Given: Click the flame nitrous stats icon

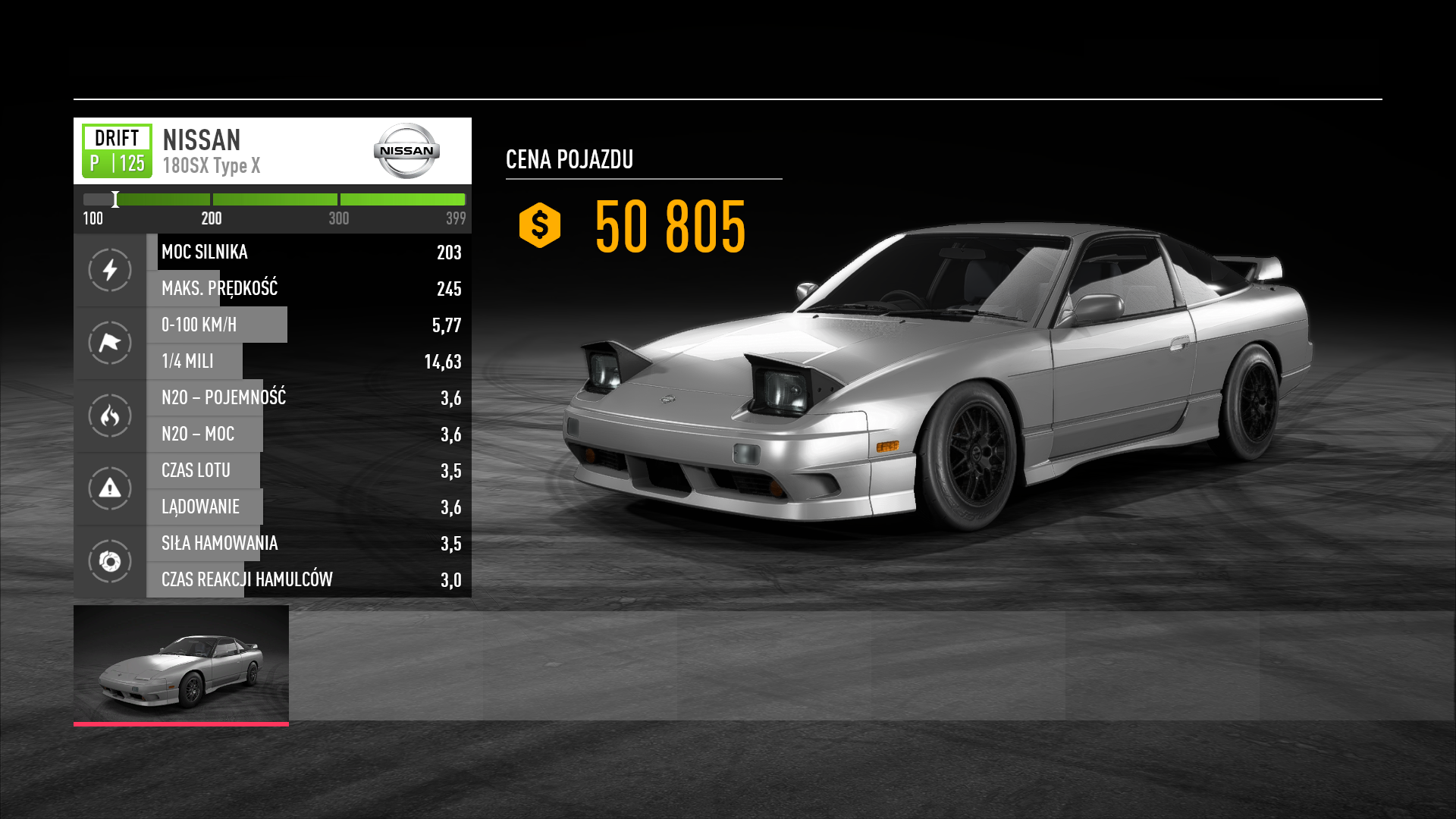Looking at the screenshot, I should [110, 416].
